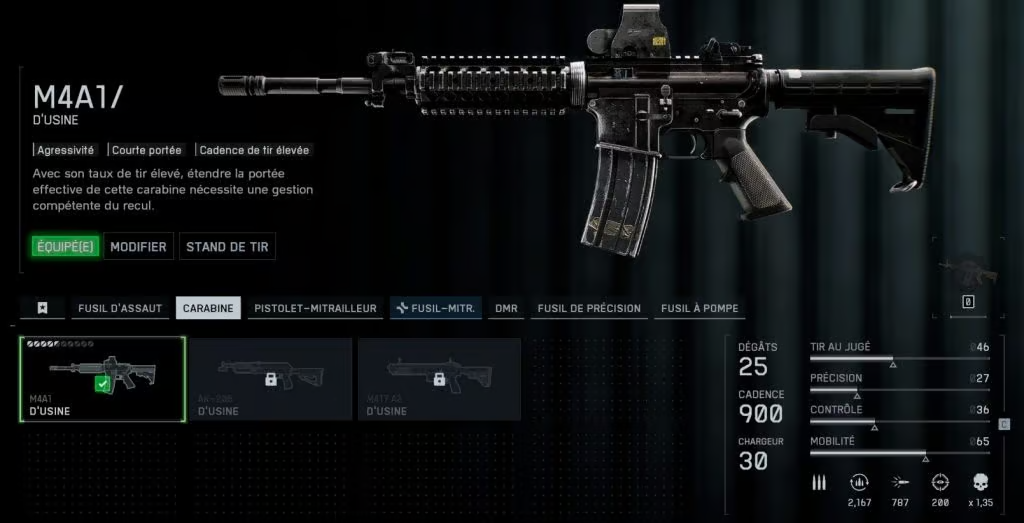The height and width of the screenshot is (523, 1024).
Task: Choose the DMR weapon category
Action: 506,308
